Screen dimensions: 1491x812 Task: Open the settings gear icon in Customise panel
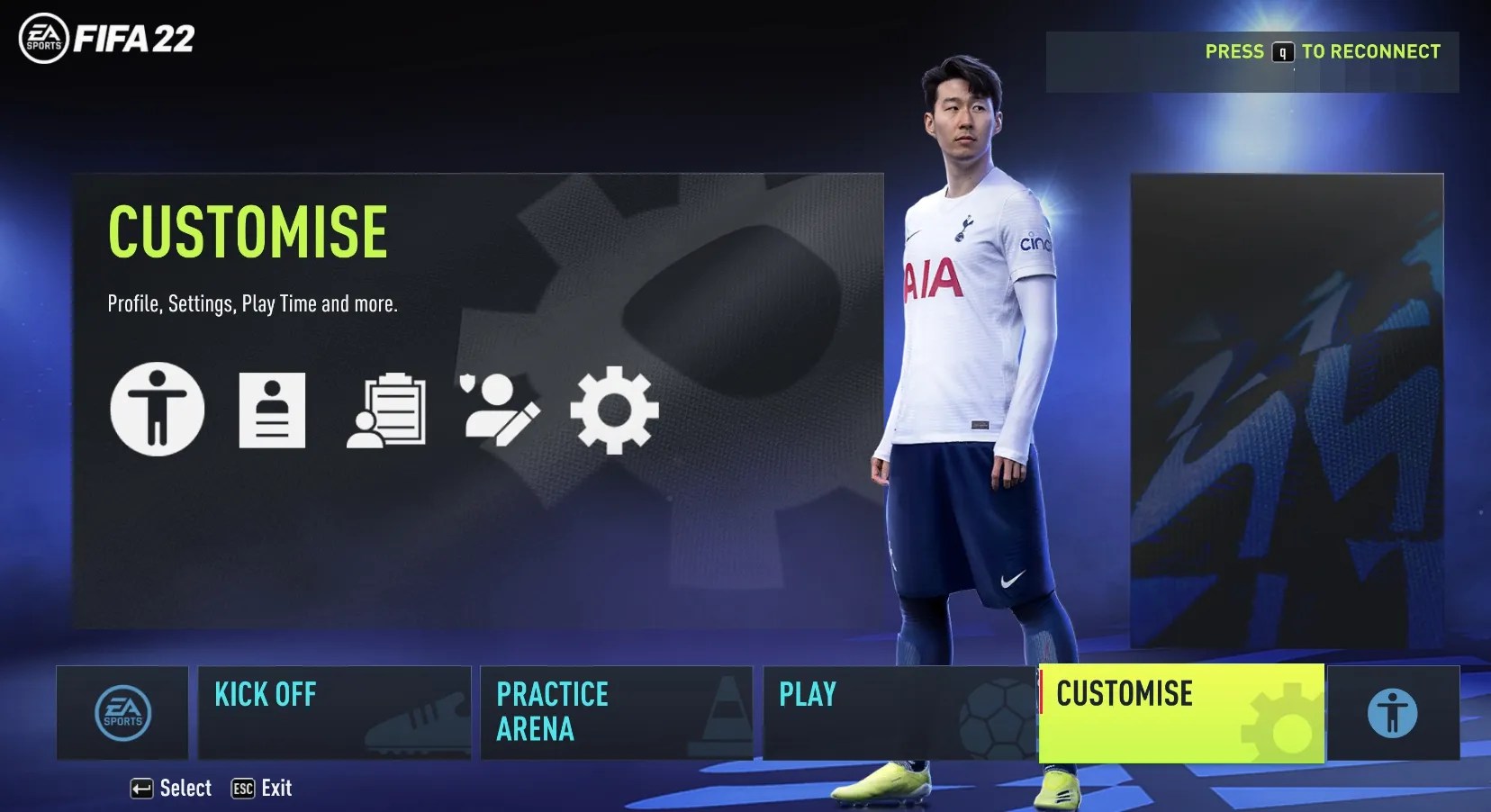pos(613,410)
